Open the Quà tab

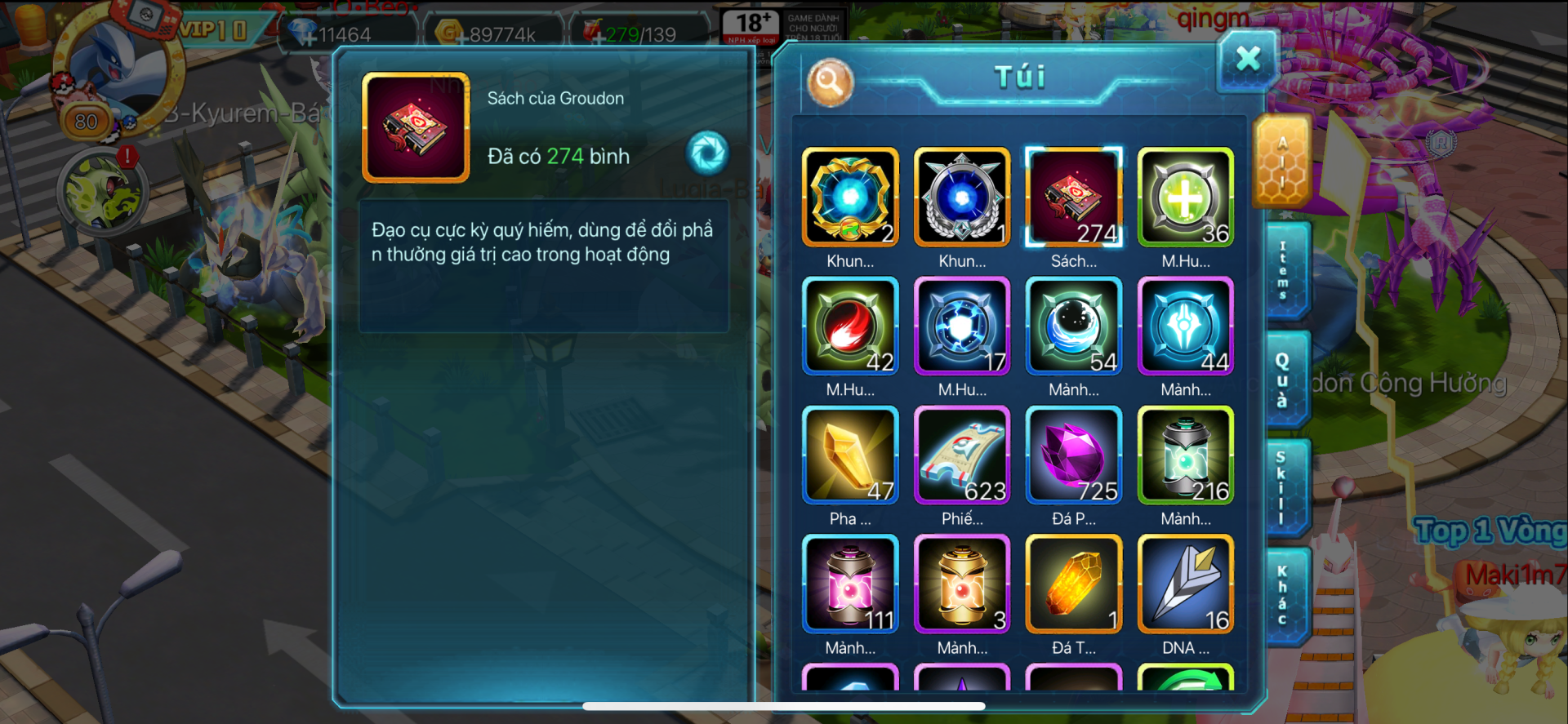point(1283,380)
